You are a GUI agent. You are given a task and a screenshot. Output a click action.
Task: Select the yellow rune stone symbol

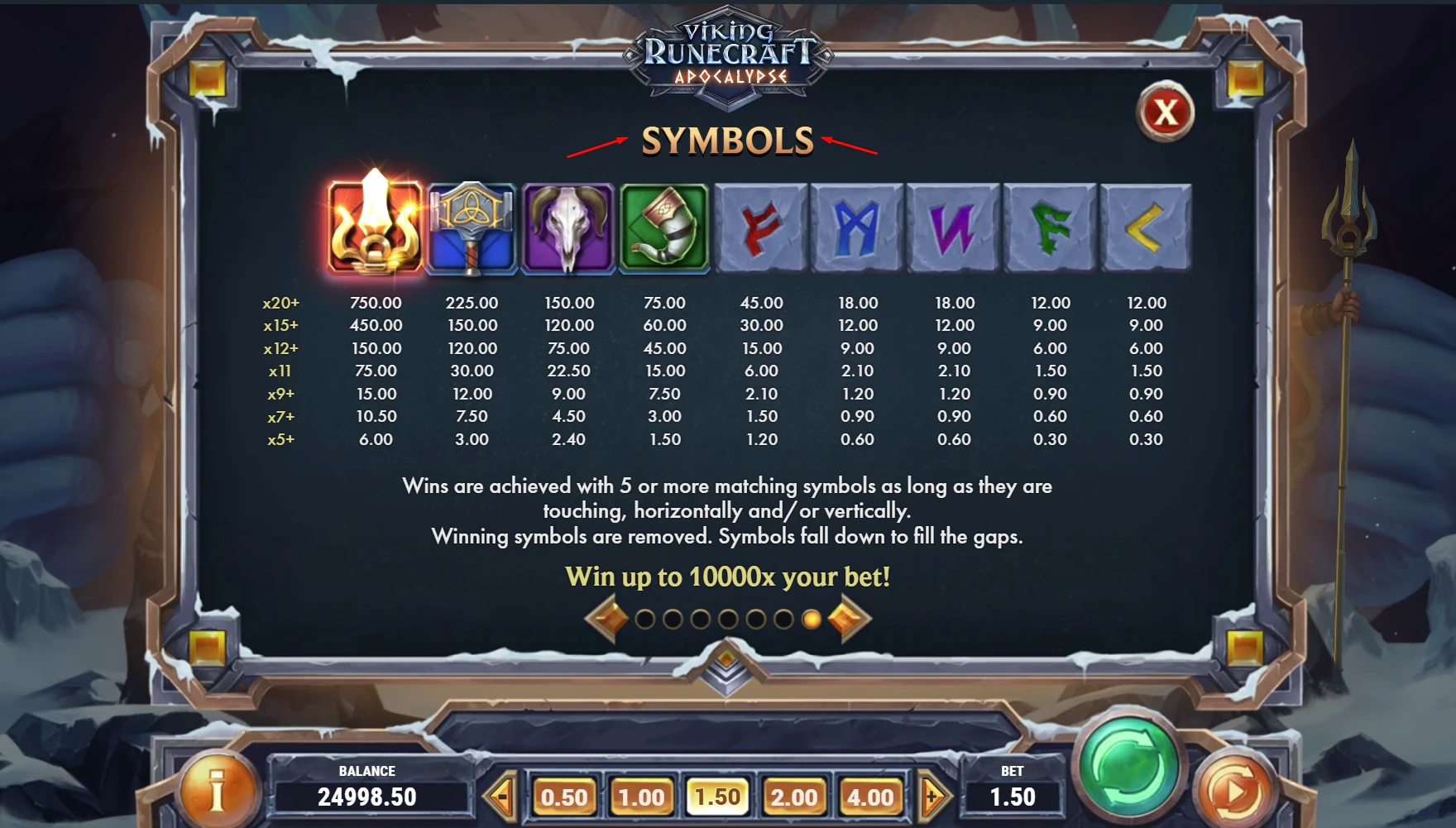click(x=1145, y=225)
